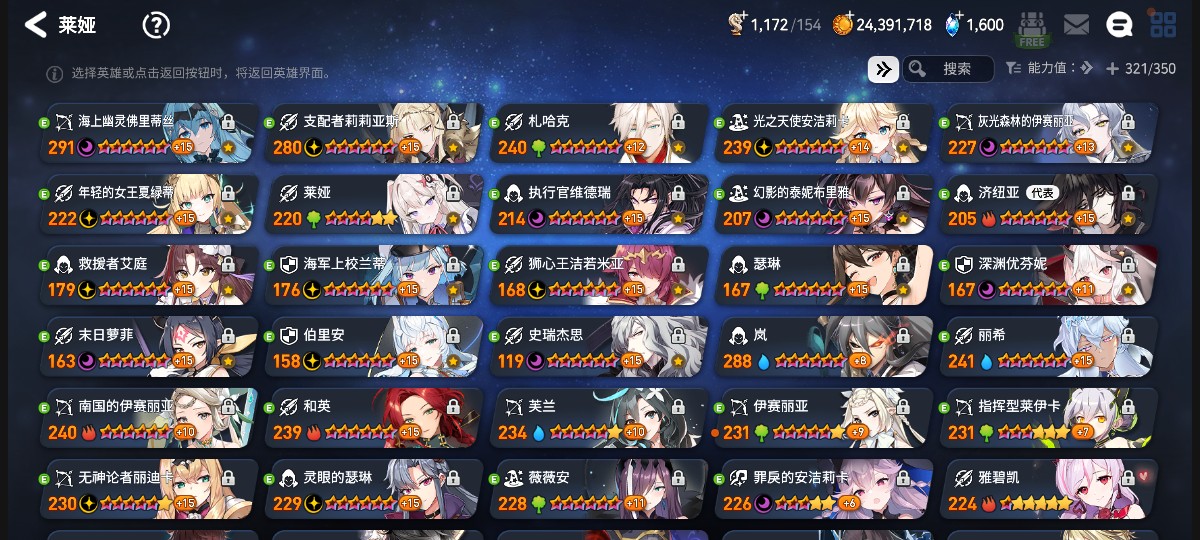Go back using the top-left arrow
The height and width of the screenshot is (540, 1200).
pos(36,25)
